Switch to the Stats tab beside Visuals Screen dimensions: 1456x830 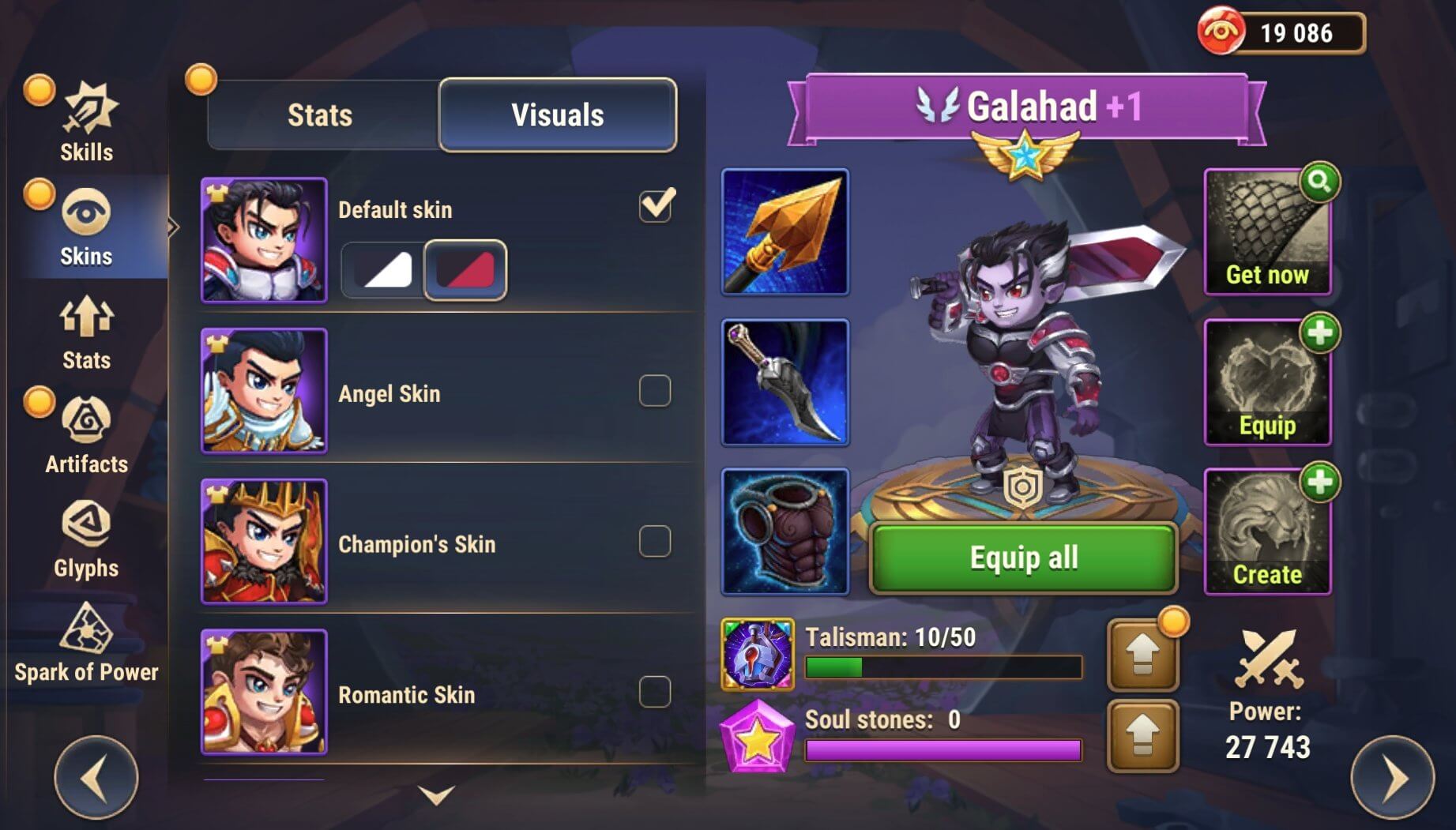(x=320, y=115)
